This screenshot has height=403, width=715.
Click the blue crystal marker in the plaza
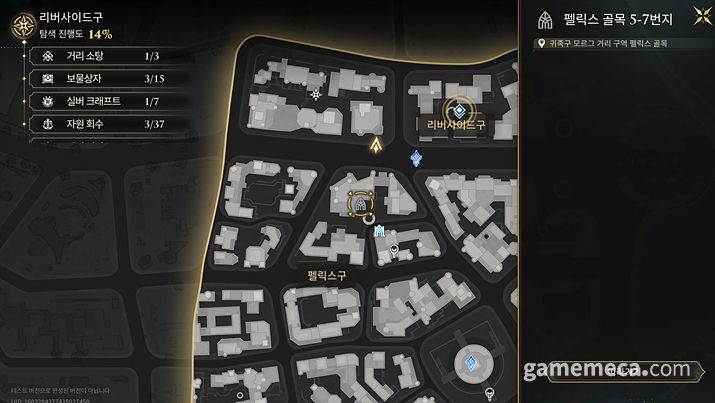click(x=469, y=364)
